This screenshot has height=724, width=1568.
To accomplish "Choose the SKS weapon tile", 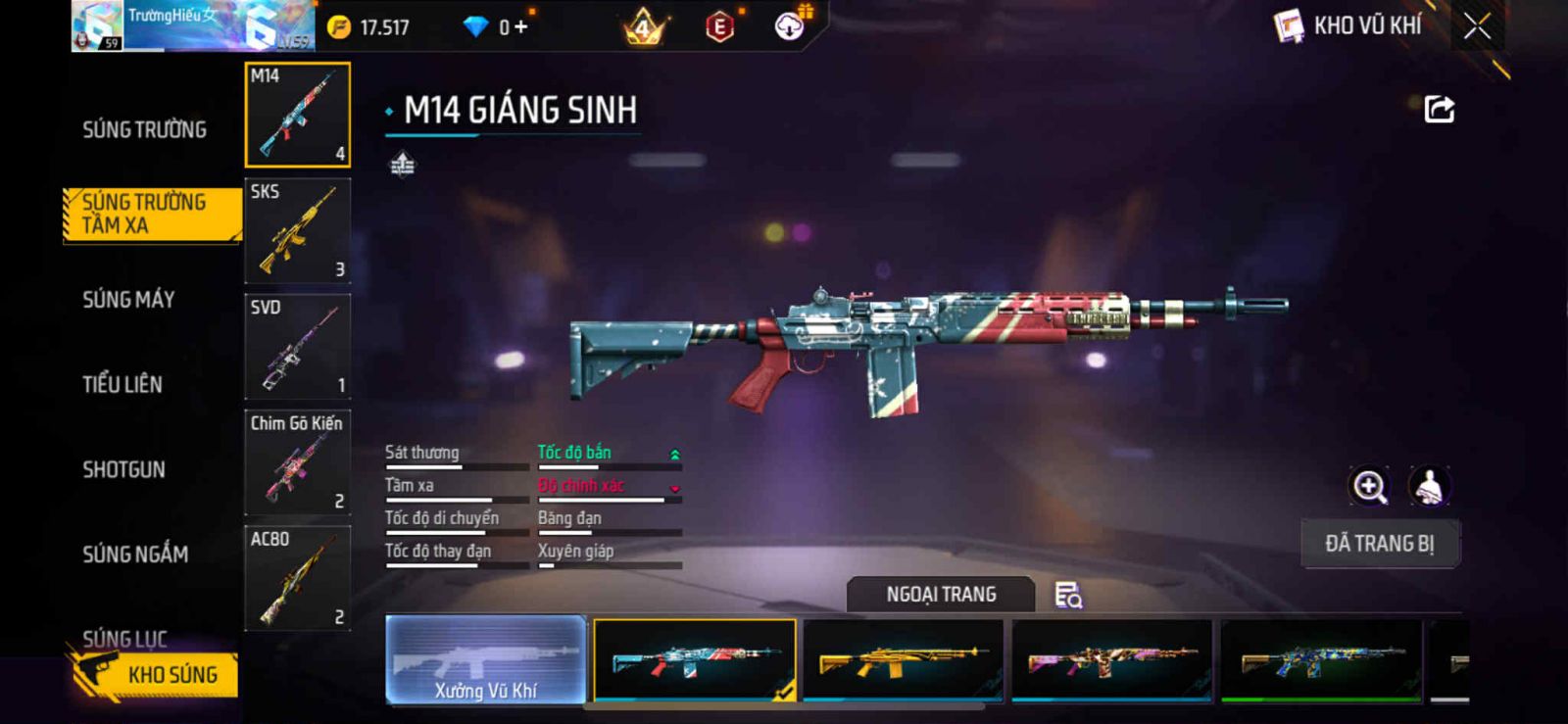I will [x=297, y=231].
